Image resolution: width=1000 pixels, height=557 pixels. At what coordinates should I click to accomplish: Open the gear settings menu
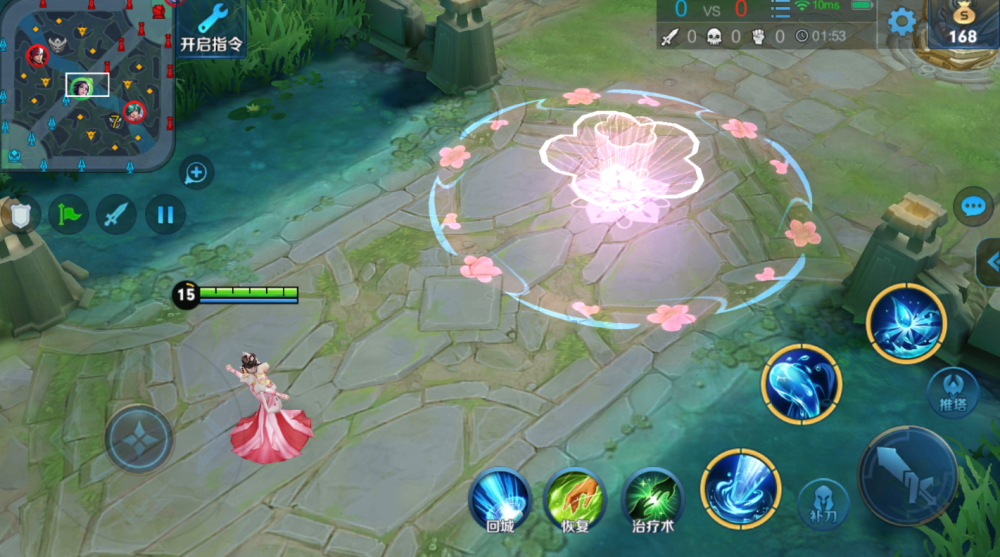902,22
